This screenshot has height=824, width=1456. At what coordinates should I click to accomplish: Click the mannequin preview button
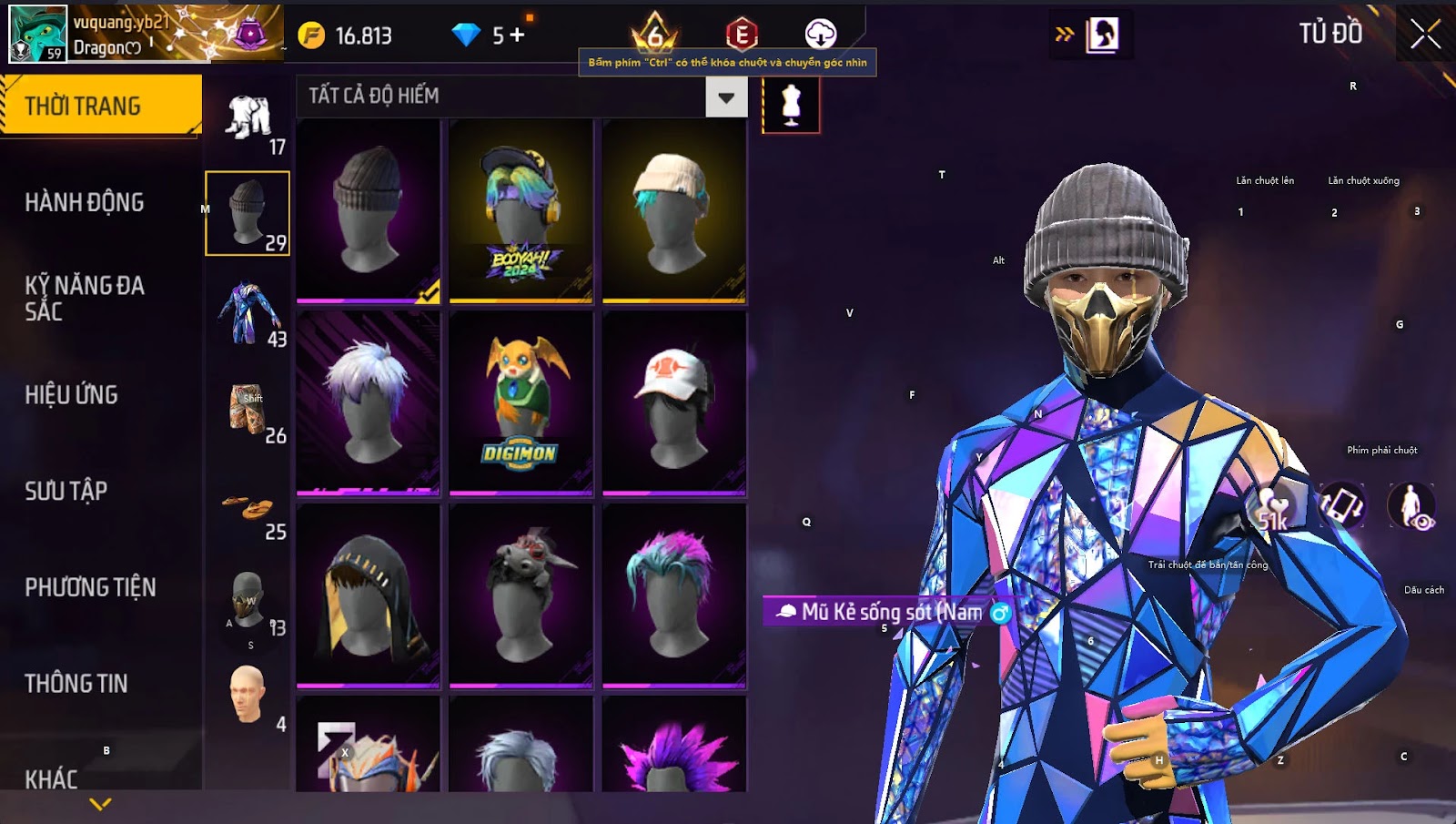pyautogui.click(x=791, y=105)
